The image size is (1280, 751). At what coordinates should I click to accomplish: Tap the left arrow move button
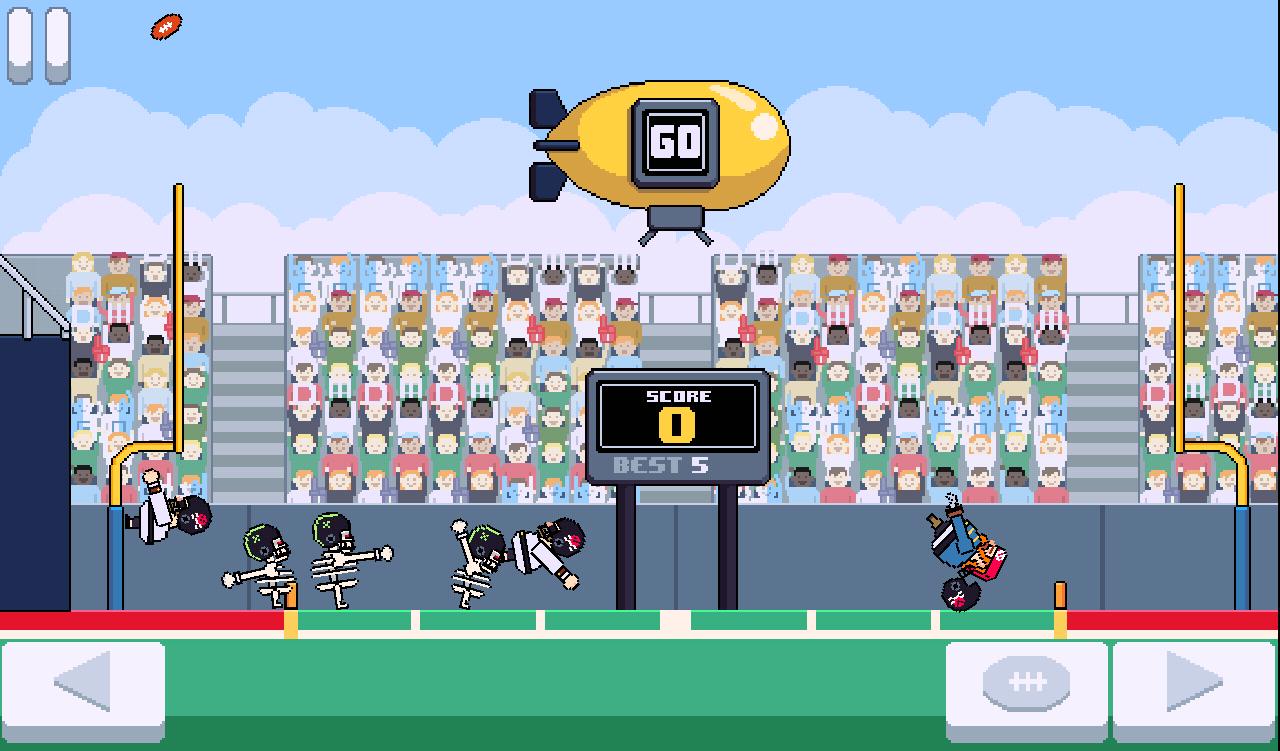(84, 684)
